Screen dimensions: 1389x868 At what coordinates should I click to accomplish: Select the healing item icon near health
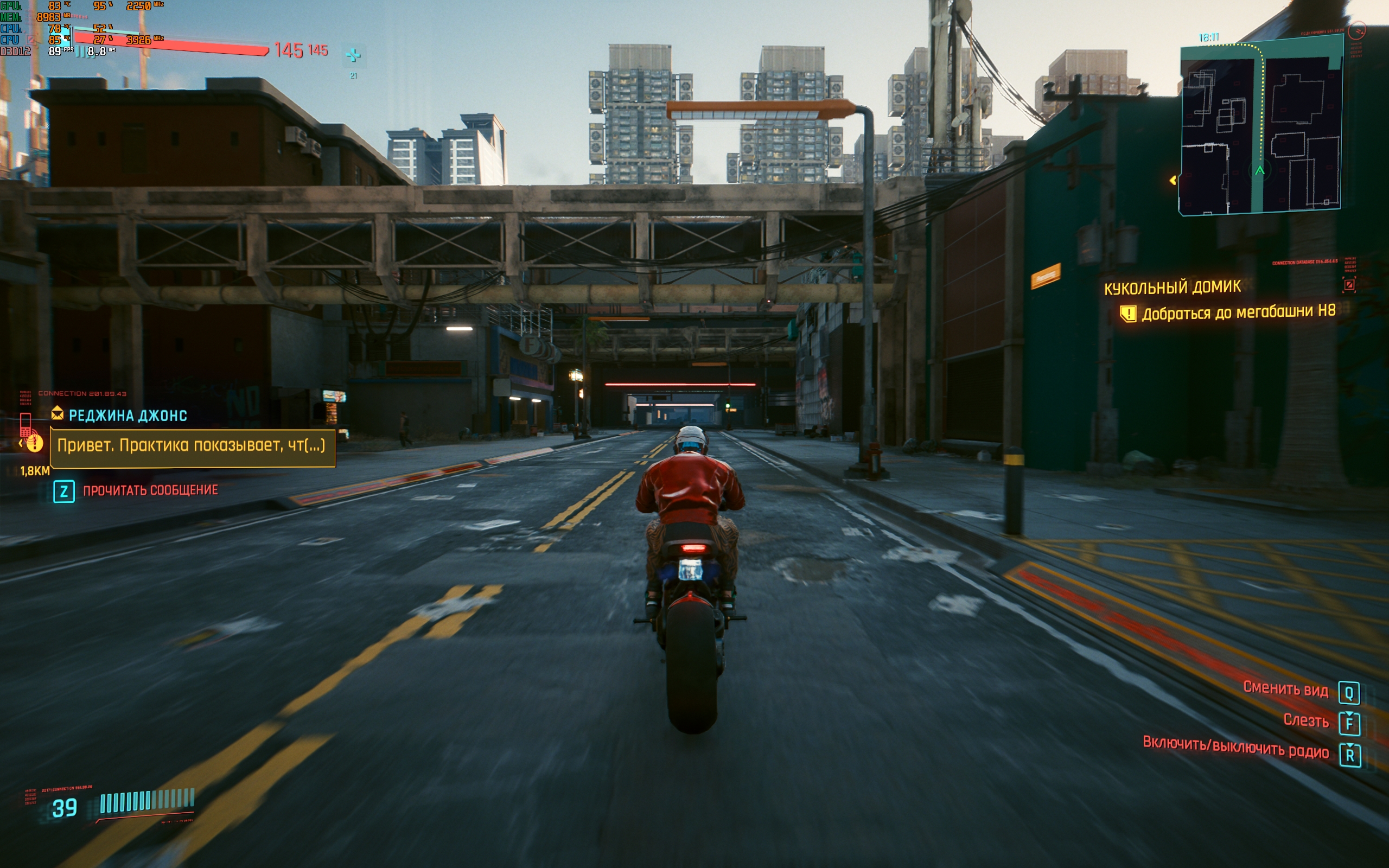353,56
